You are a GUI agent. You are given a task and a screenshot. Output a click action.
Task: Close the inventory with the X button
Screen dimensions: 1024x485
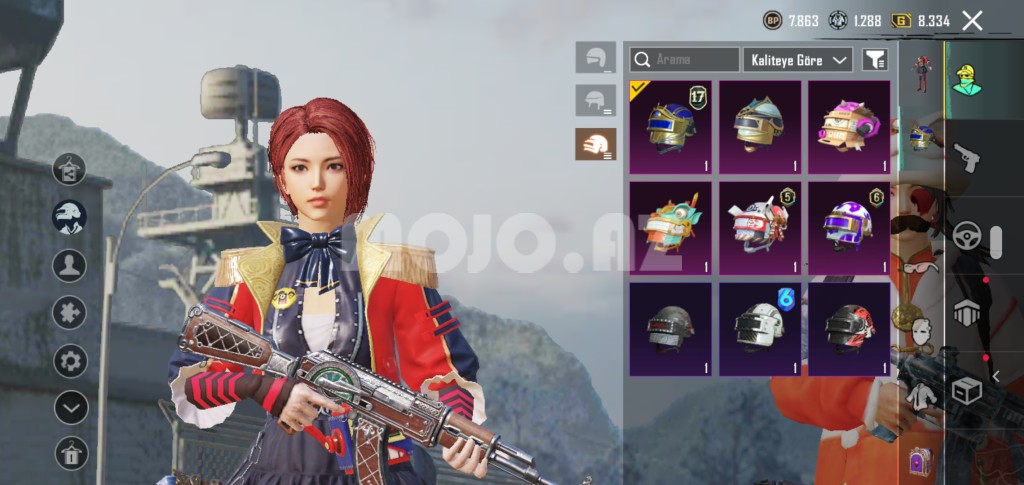(972, 20)
